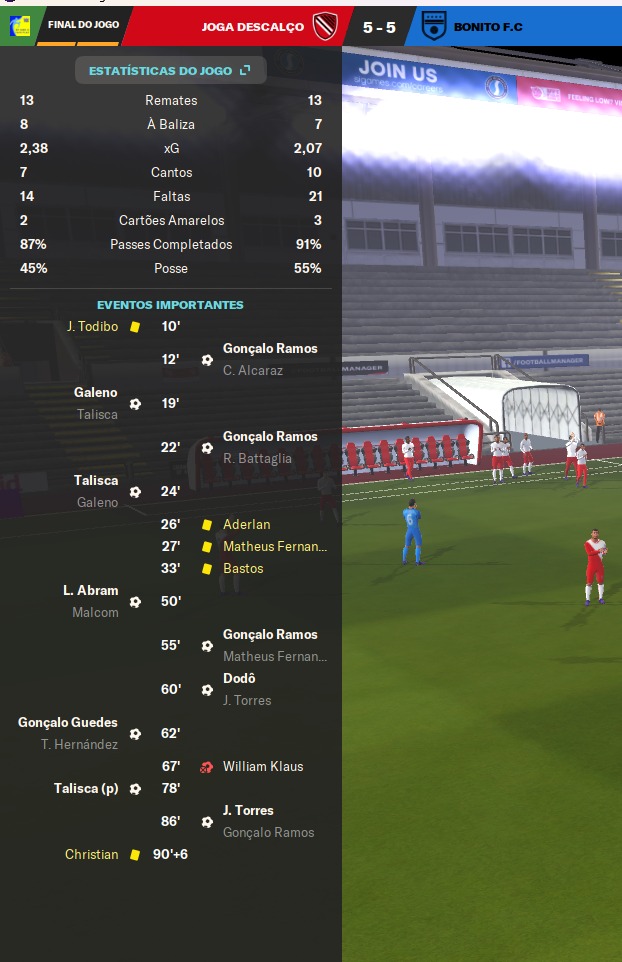
Task: Open Aderlan's booking event
Action: (x=246, y=524)
